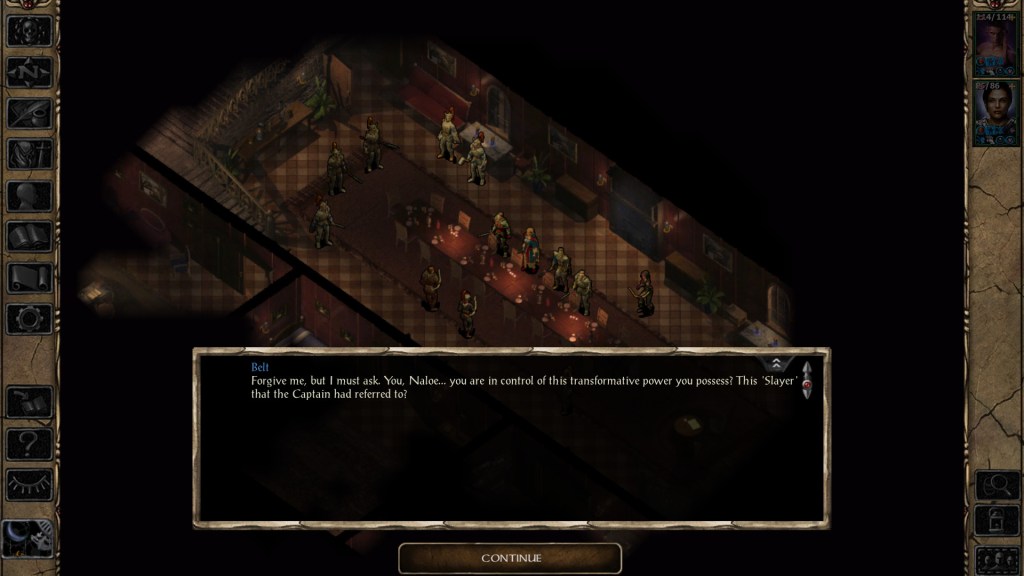Open the journal with the quill icon
Viewport: 1024px width, 576px height.
[x=29, y=113]
